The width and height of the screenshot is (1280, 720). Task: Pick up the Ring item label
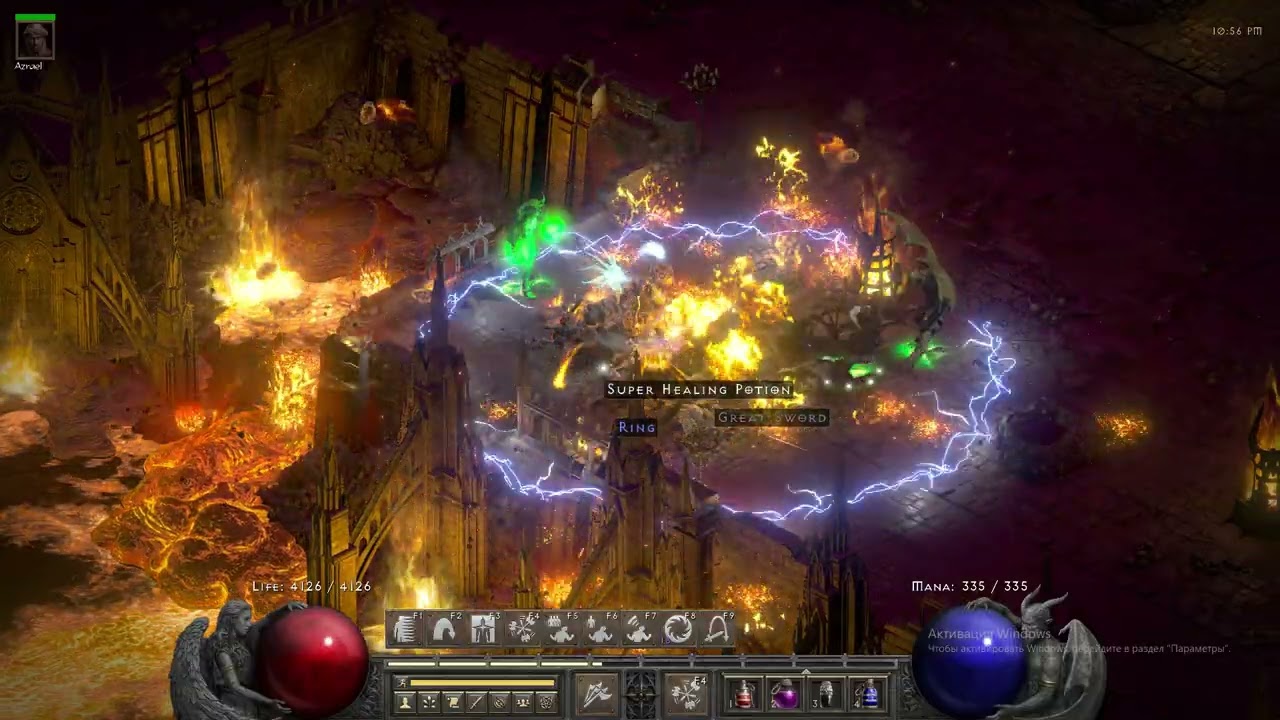coord(637,427)
